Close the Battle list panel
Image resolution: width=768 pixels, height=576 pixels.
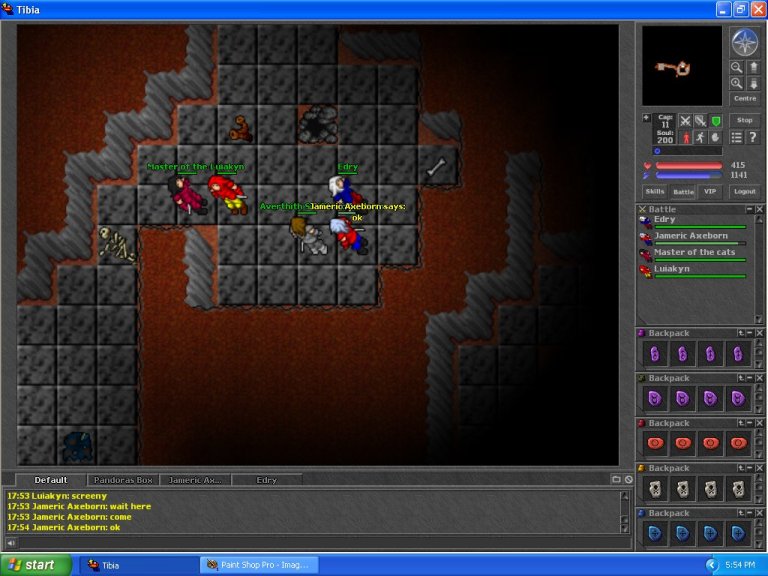tap(759, 209)
